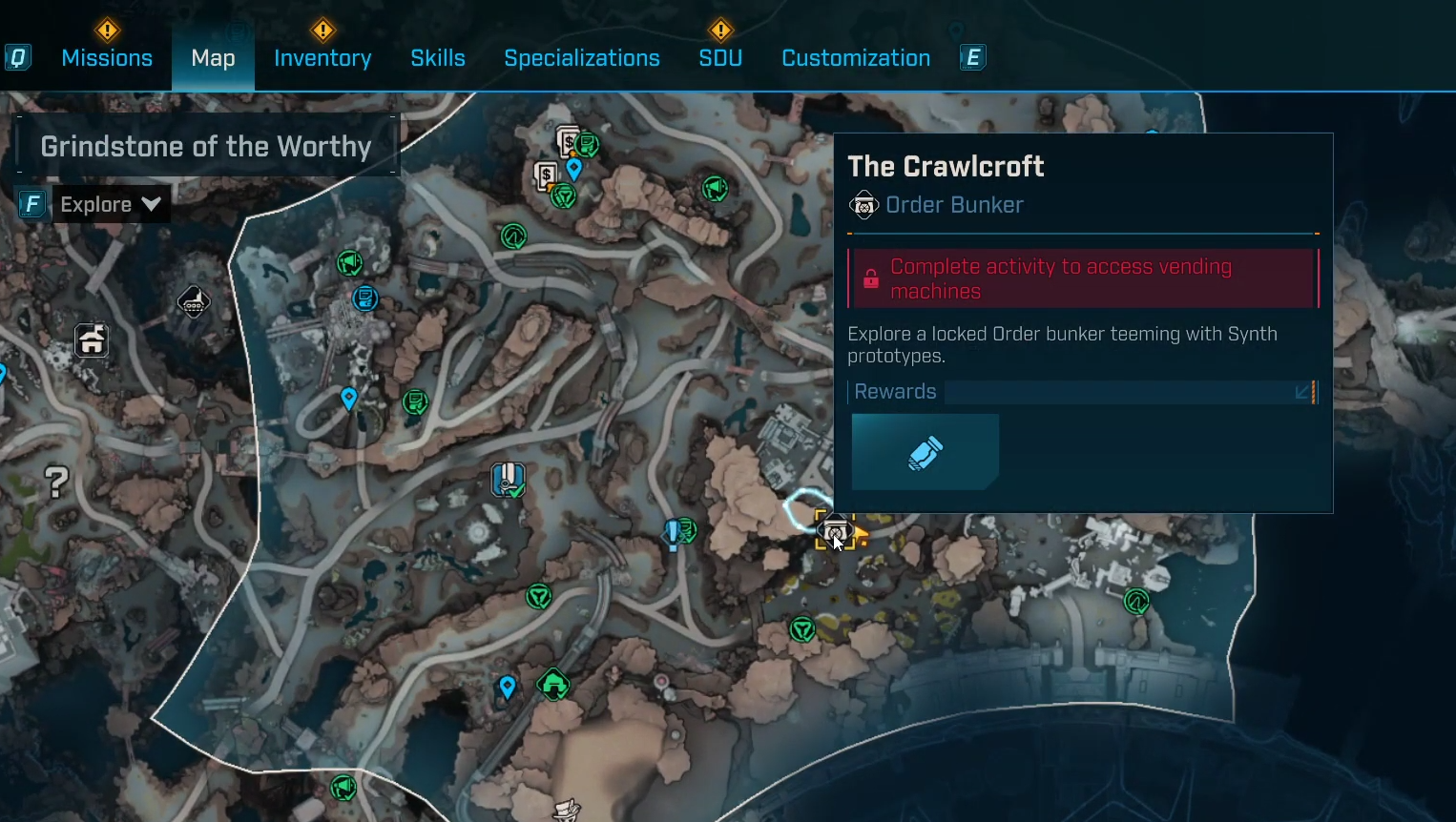Select the blue-and-white capsule map marker
This screenshot has width=1456, height=822.
[x=508, y=479]
